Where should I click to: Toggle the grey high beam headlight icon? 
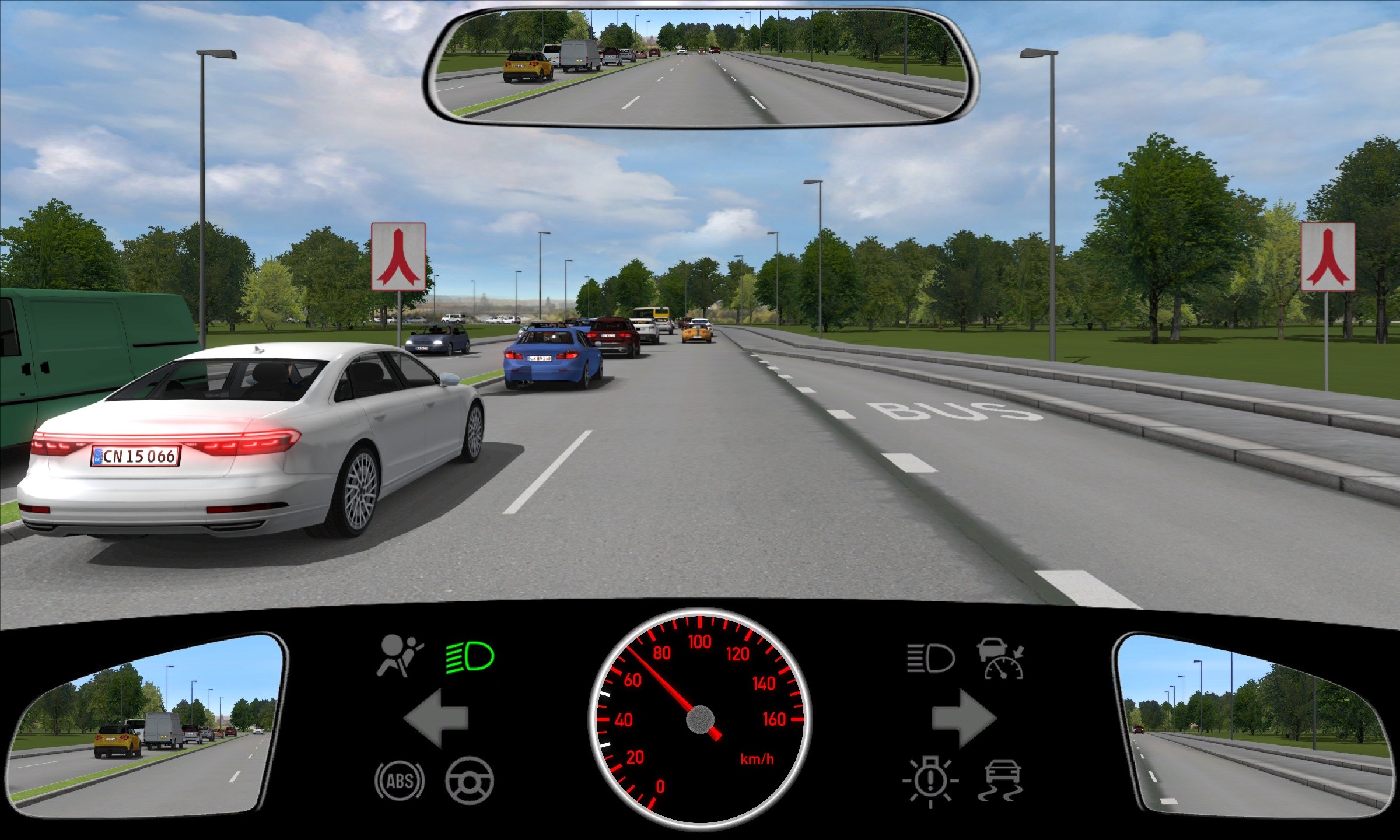coord(930,659)
